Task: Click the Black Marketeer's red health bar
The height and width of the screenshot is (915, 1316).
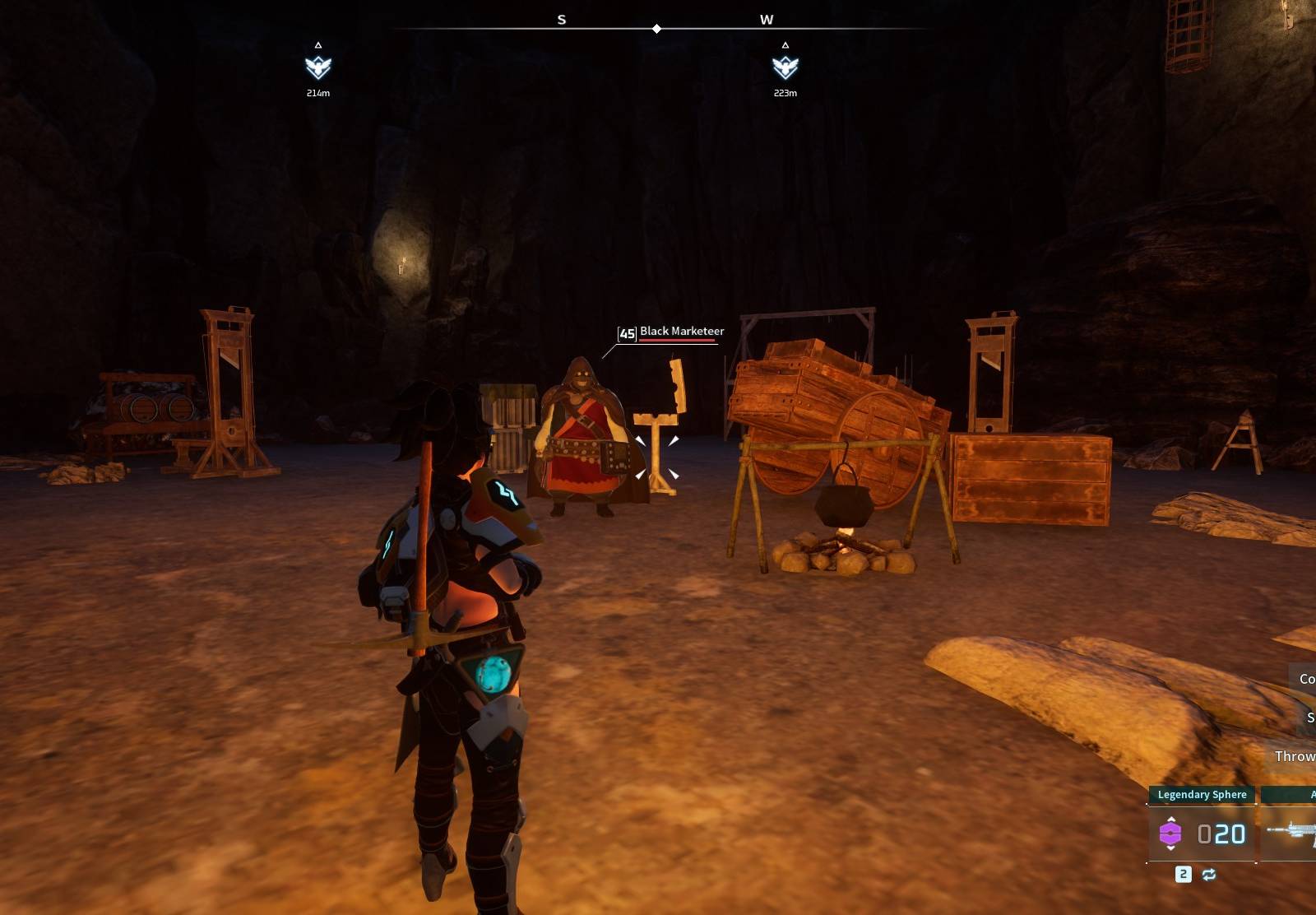Action: coord(675,340)
